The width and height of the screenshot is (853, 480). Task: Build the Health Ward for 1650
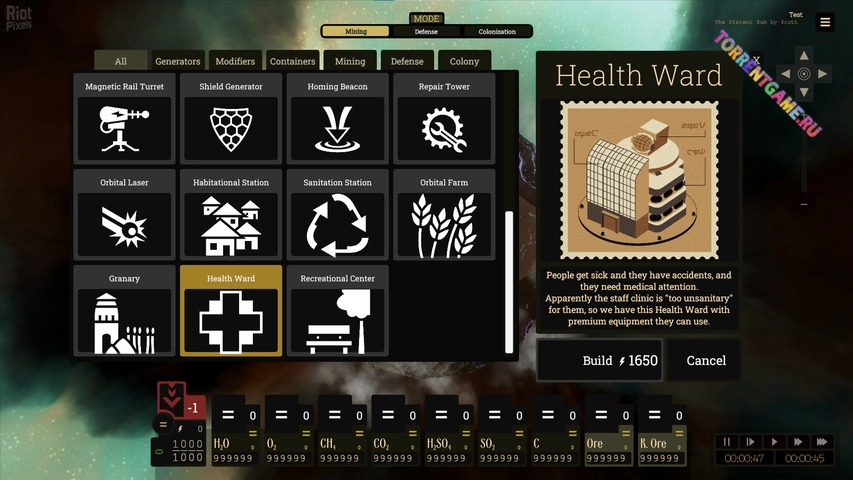(599, 361)
